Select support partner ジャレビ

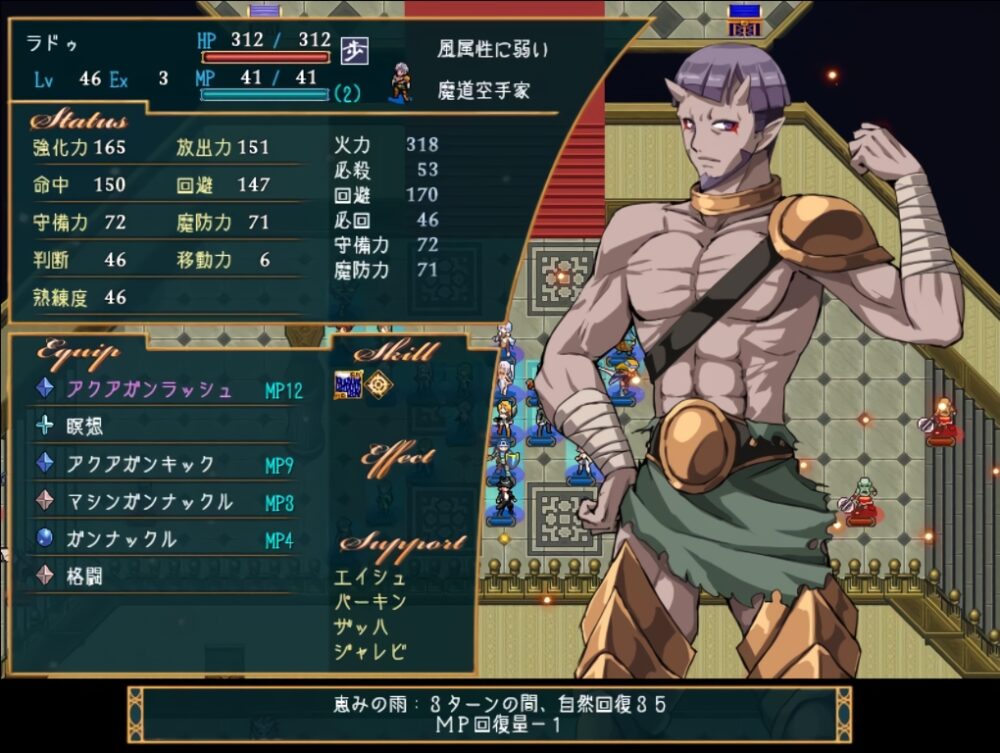tap(371, 651)
